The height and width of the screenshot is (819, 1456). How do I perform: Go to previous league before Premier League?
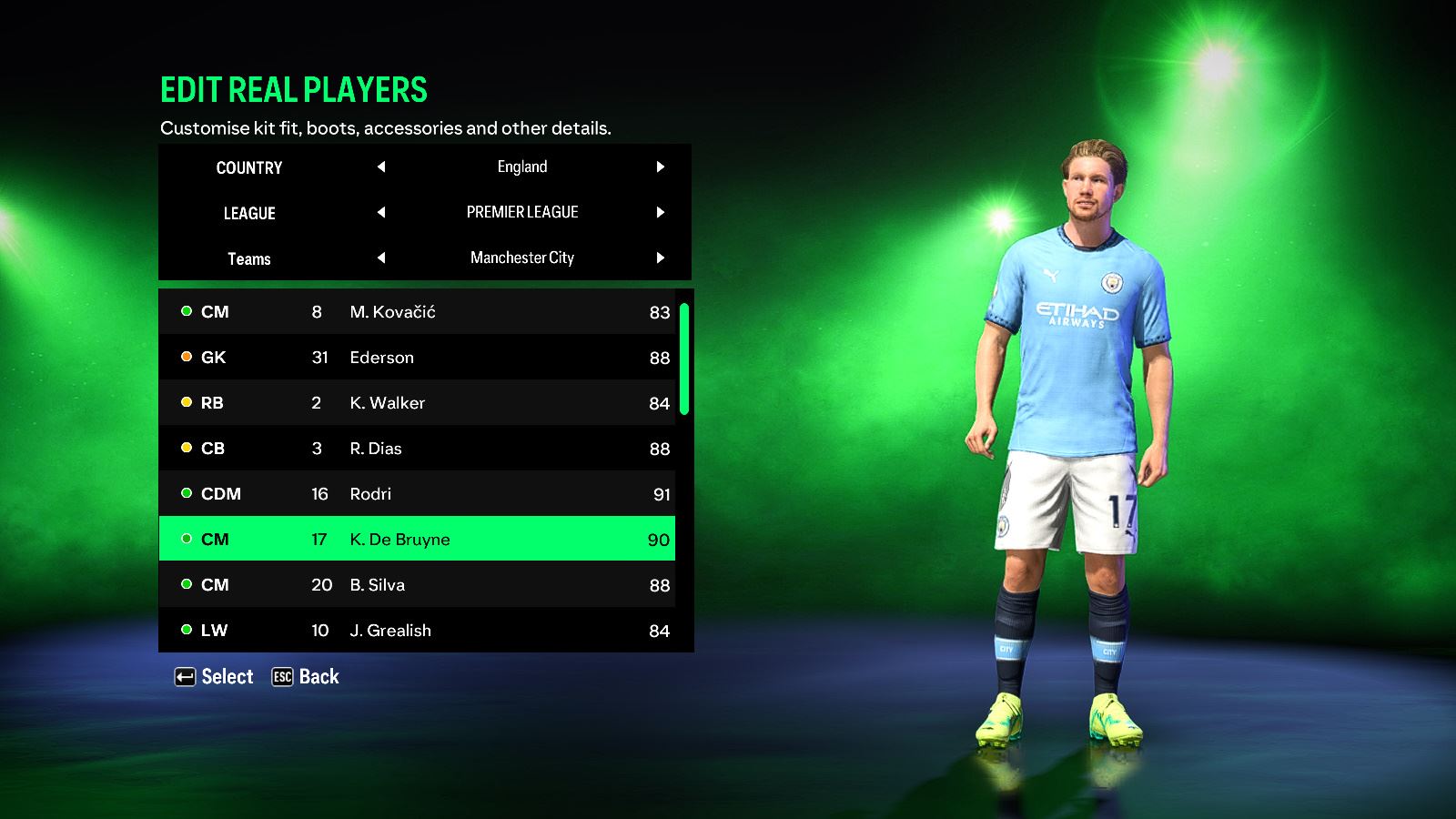[381, 212]
